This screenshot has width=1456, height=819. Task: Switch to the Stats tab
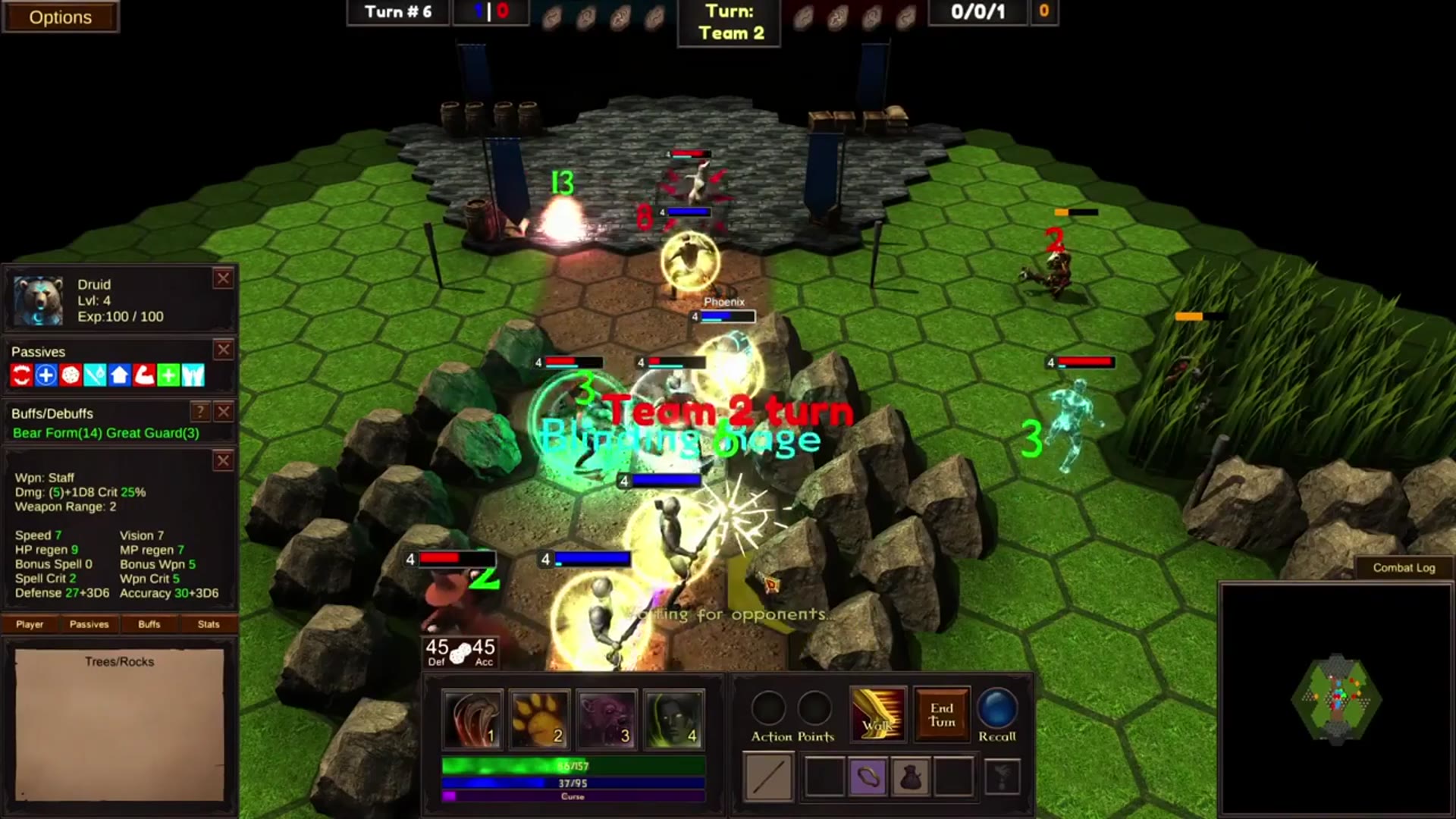(x=209, y=624)
